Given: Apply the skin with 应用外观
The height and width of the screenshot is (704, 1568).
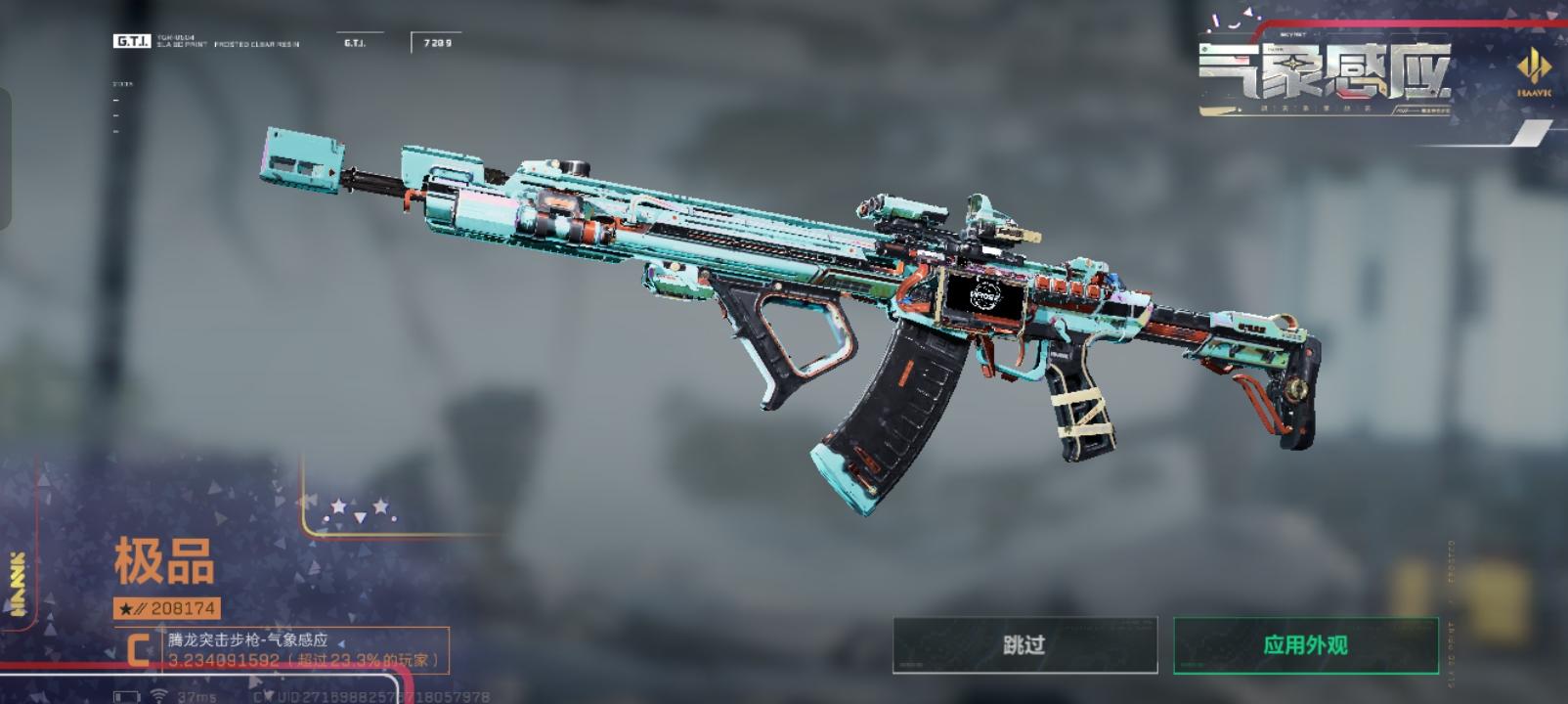Looking at the screenshot, I should pyautogui.click(x=1305, y=645).
